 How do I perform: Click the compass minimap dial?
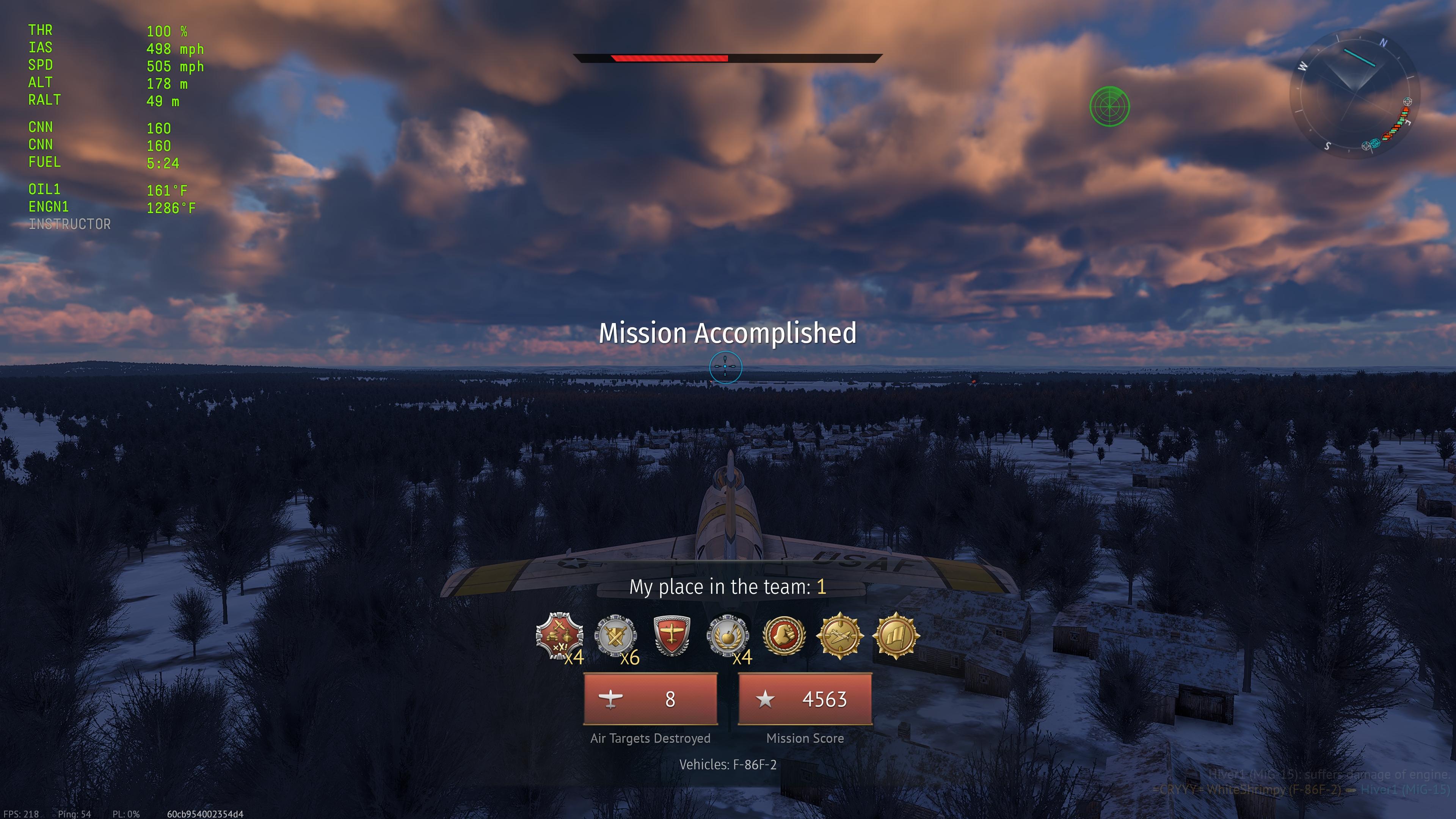tap(1354, 94)
